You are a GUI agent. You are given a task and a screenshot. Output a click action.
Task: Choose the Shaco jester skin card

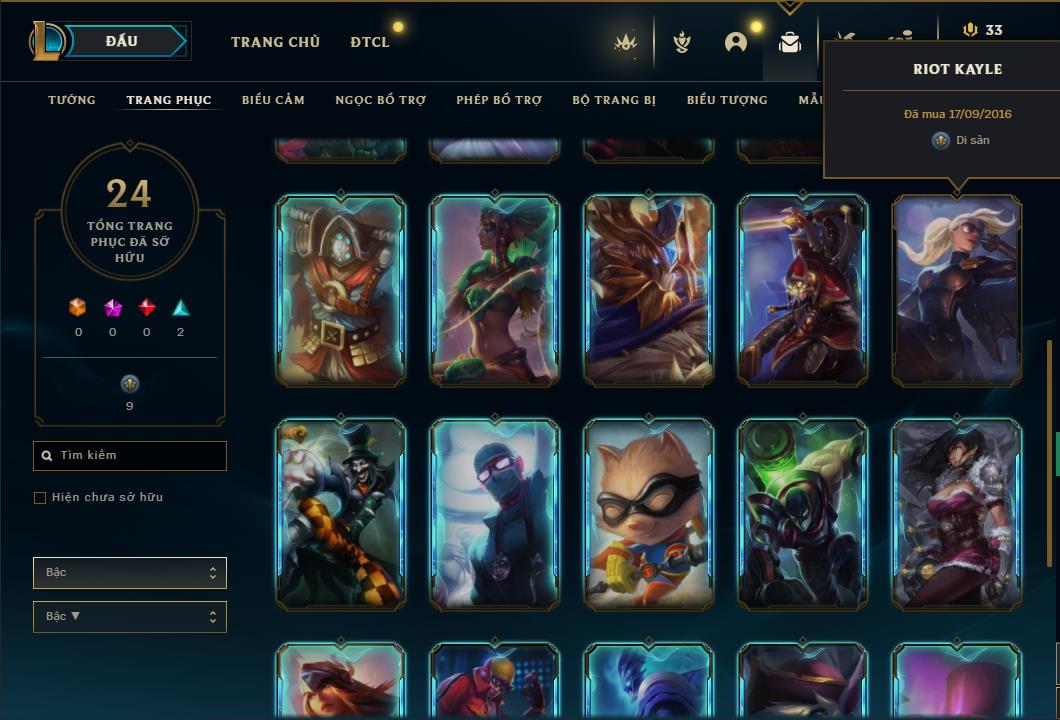pos(341,514)
